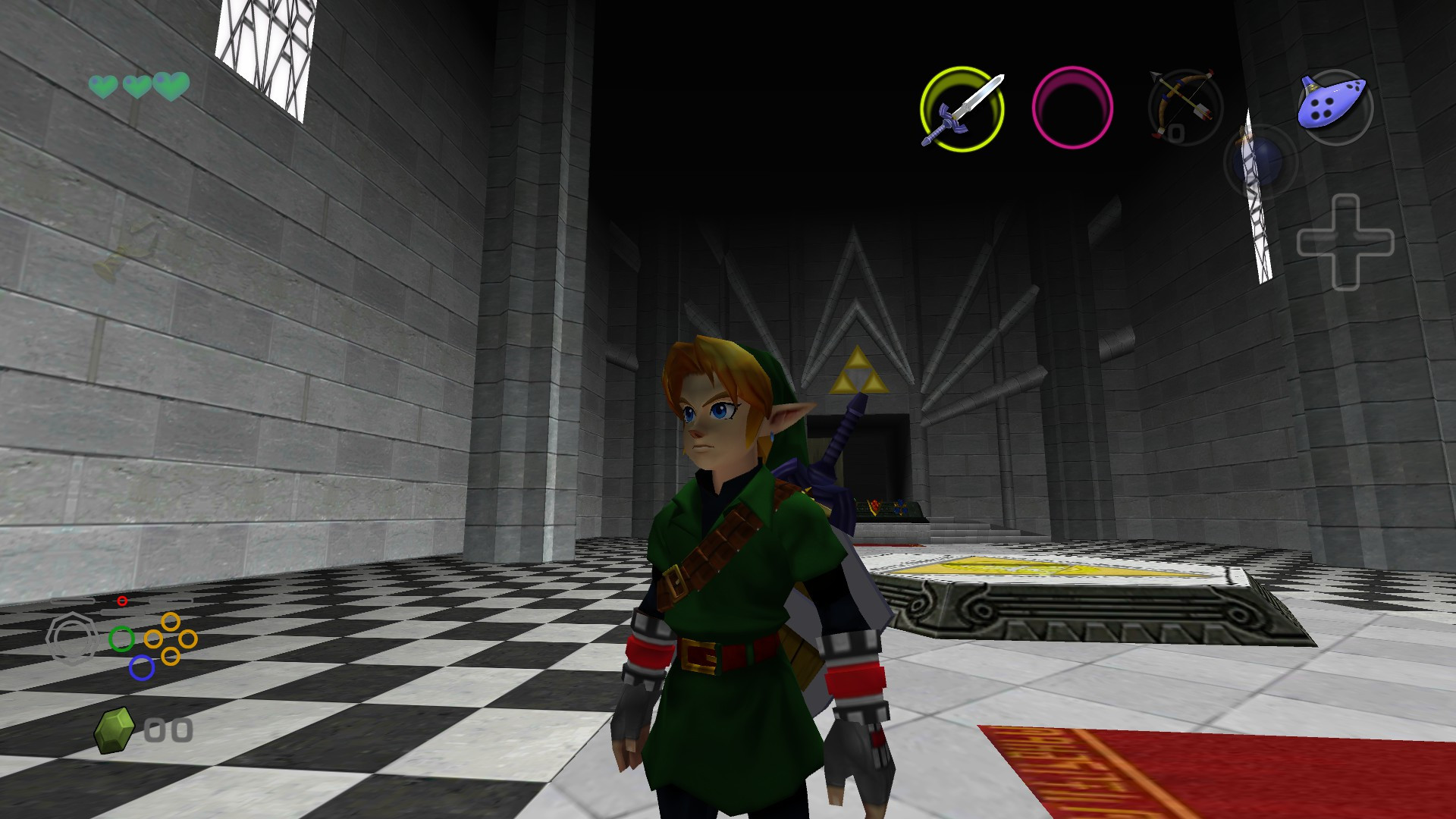
Task: Select the Master Sword on the B button
Action: [962, 108]
